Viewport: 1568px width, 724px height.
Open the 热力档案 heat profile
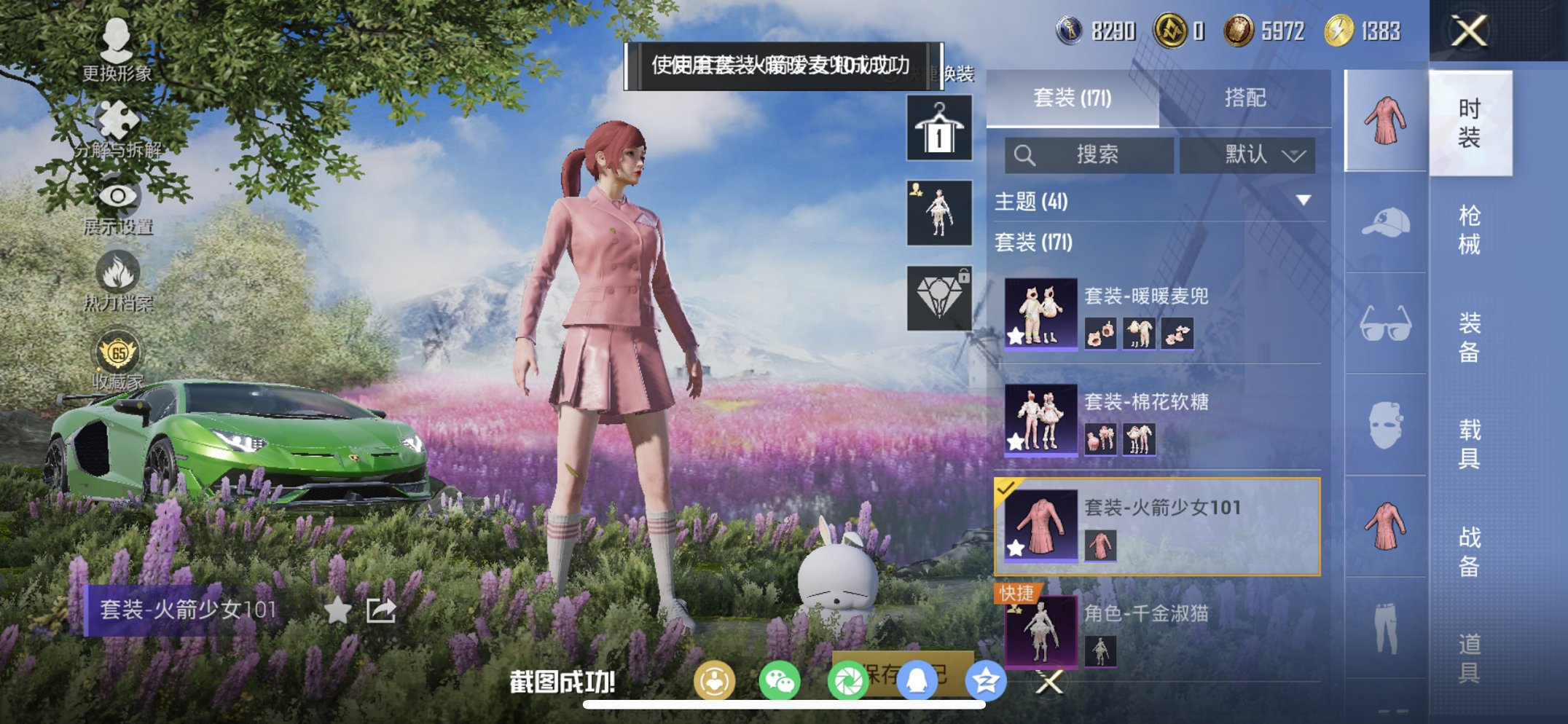click(x=119, y=272)
